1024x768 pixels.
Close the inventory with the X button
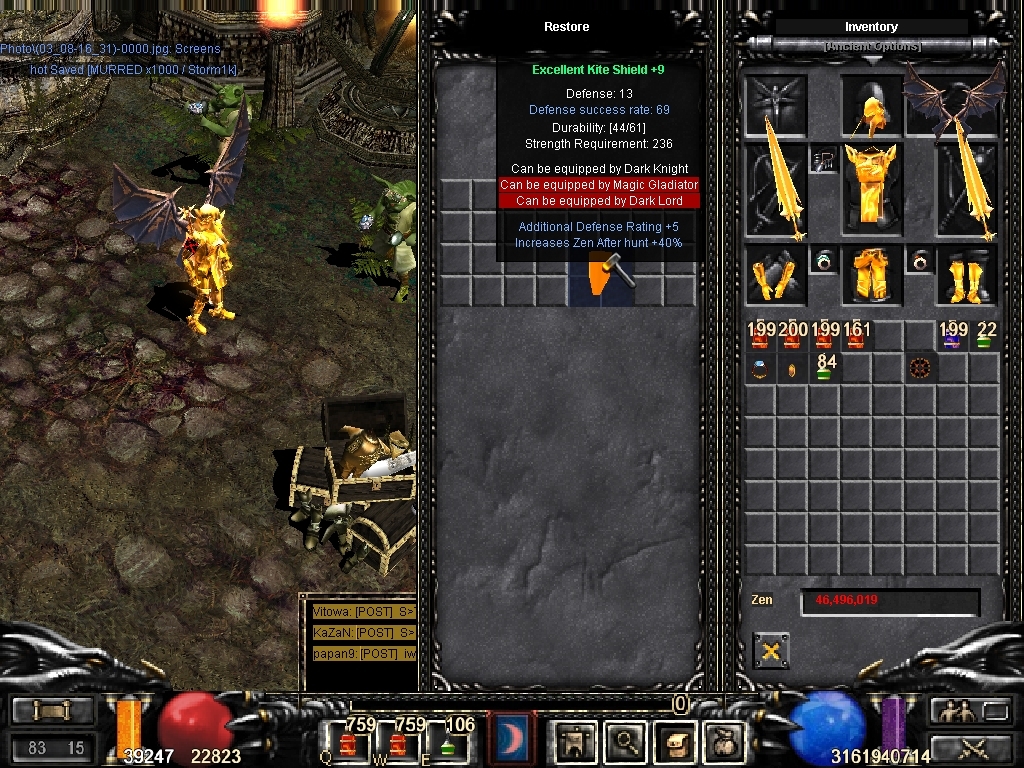click(770, 651)
